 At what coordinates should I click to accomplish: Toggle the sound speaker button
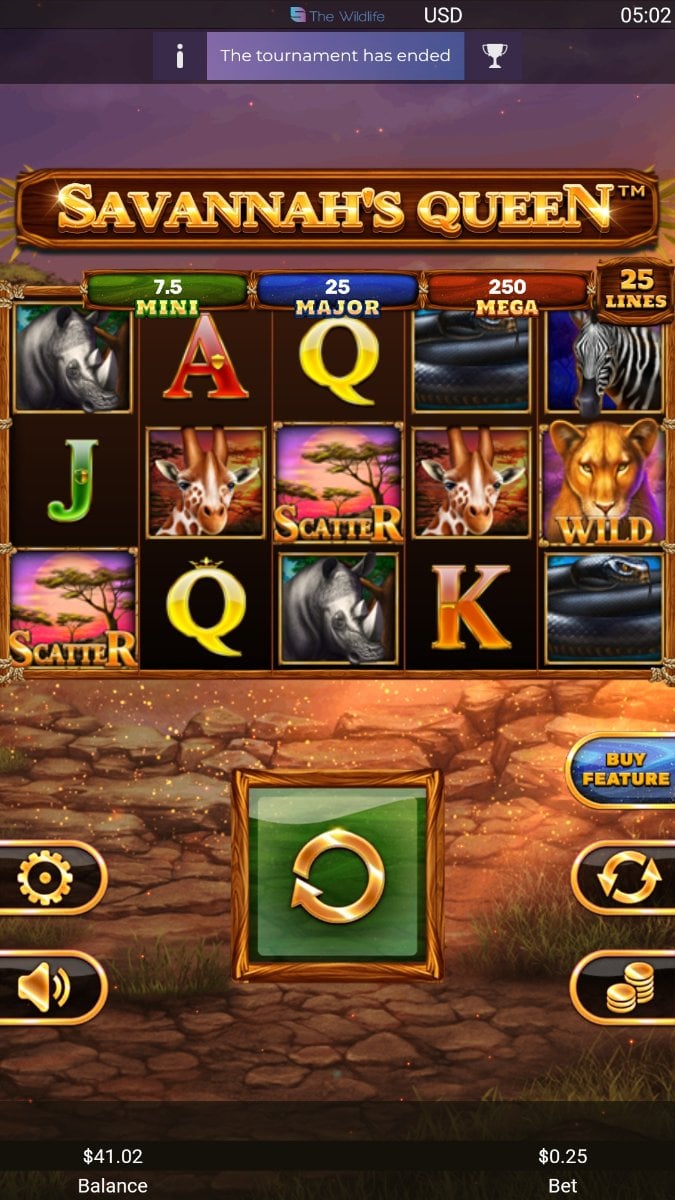pyautogui.click(x=47, y=987)
